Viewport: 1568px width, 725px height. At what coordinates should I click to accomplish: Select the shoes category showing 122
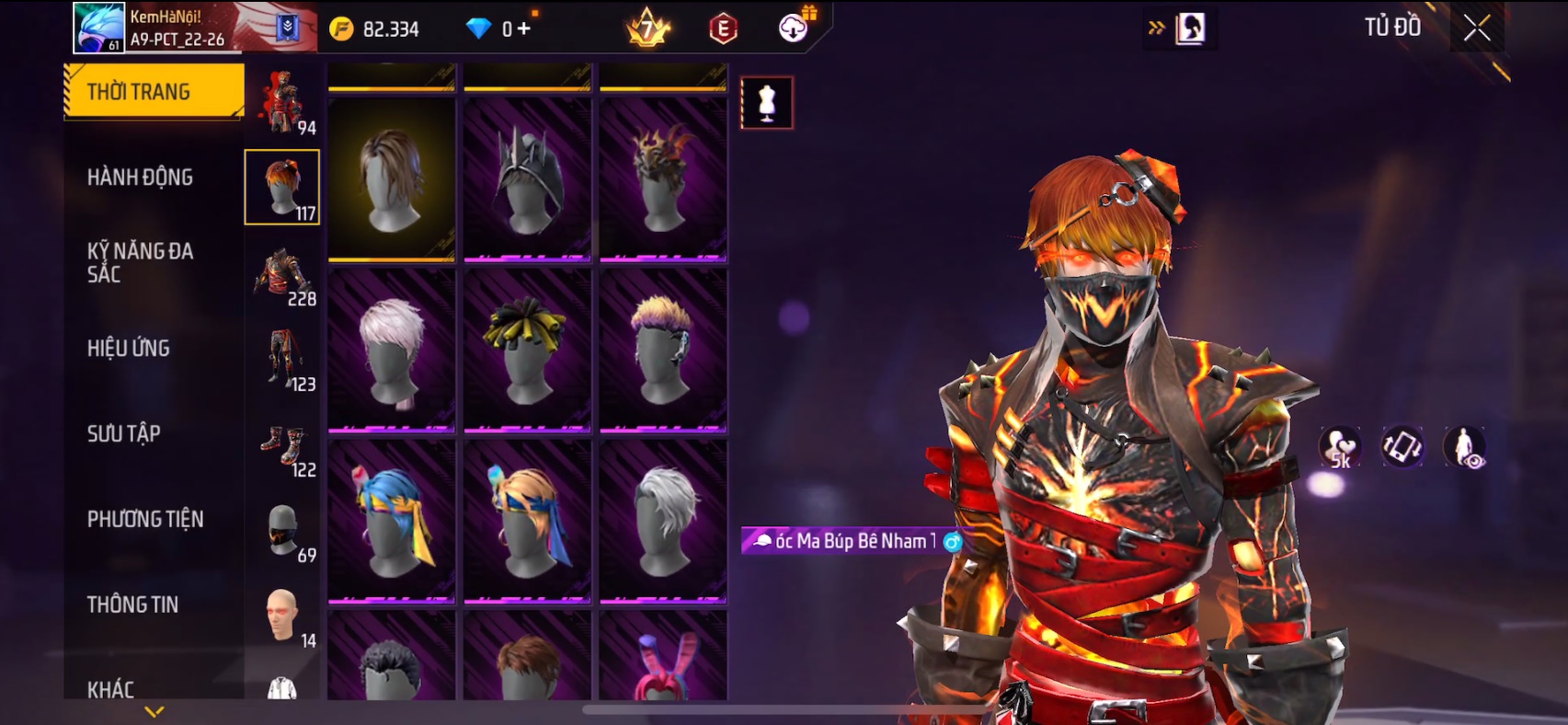point(283,444)
